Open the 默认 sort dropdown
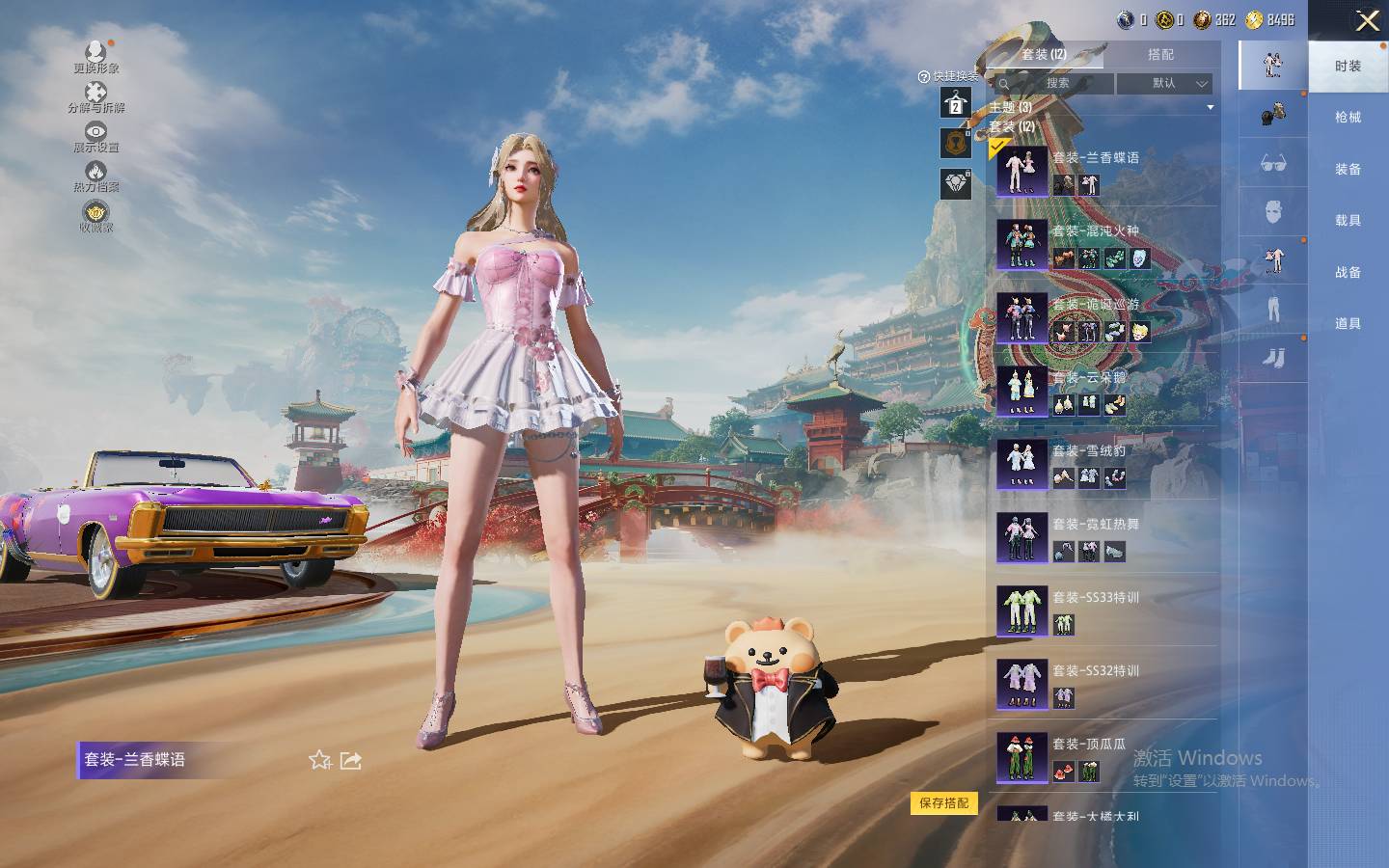1389x868 pixels. click(1164, 84)
